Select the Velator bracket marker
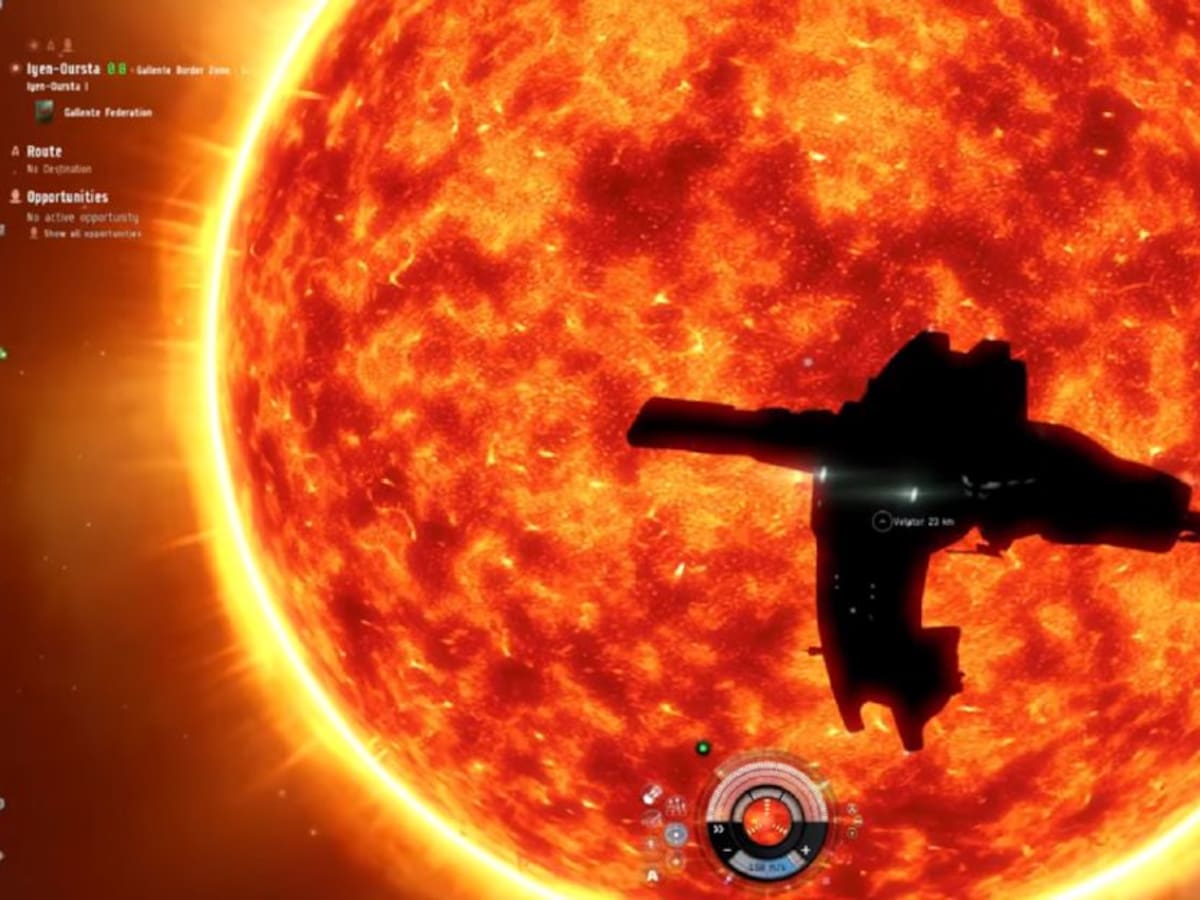Image resolution: width=1200 pixels, height=900 pixels. [x=881, y=521]
